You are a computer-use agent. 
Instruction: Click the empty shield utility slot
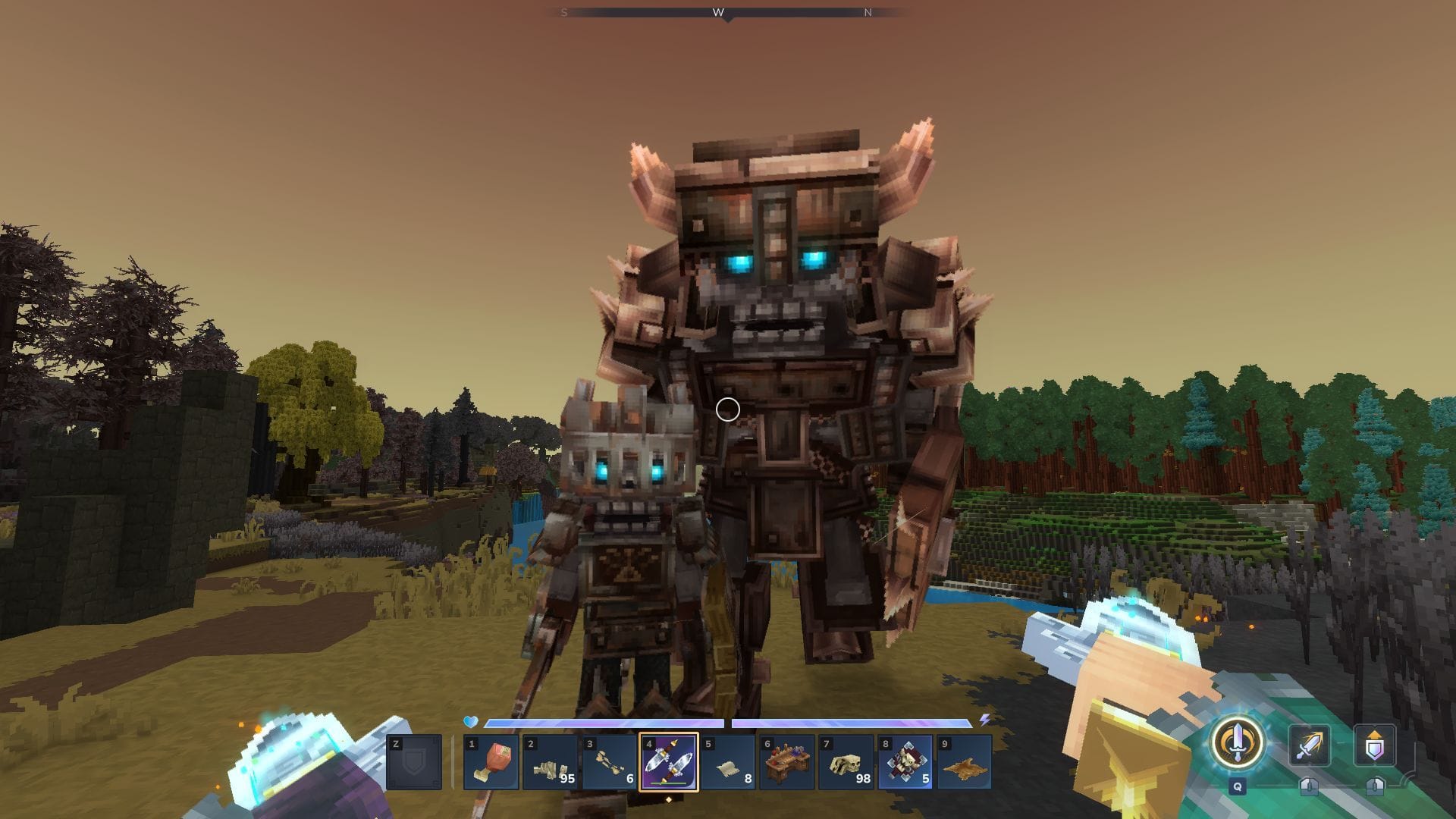click(x=413, y=761)
